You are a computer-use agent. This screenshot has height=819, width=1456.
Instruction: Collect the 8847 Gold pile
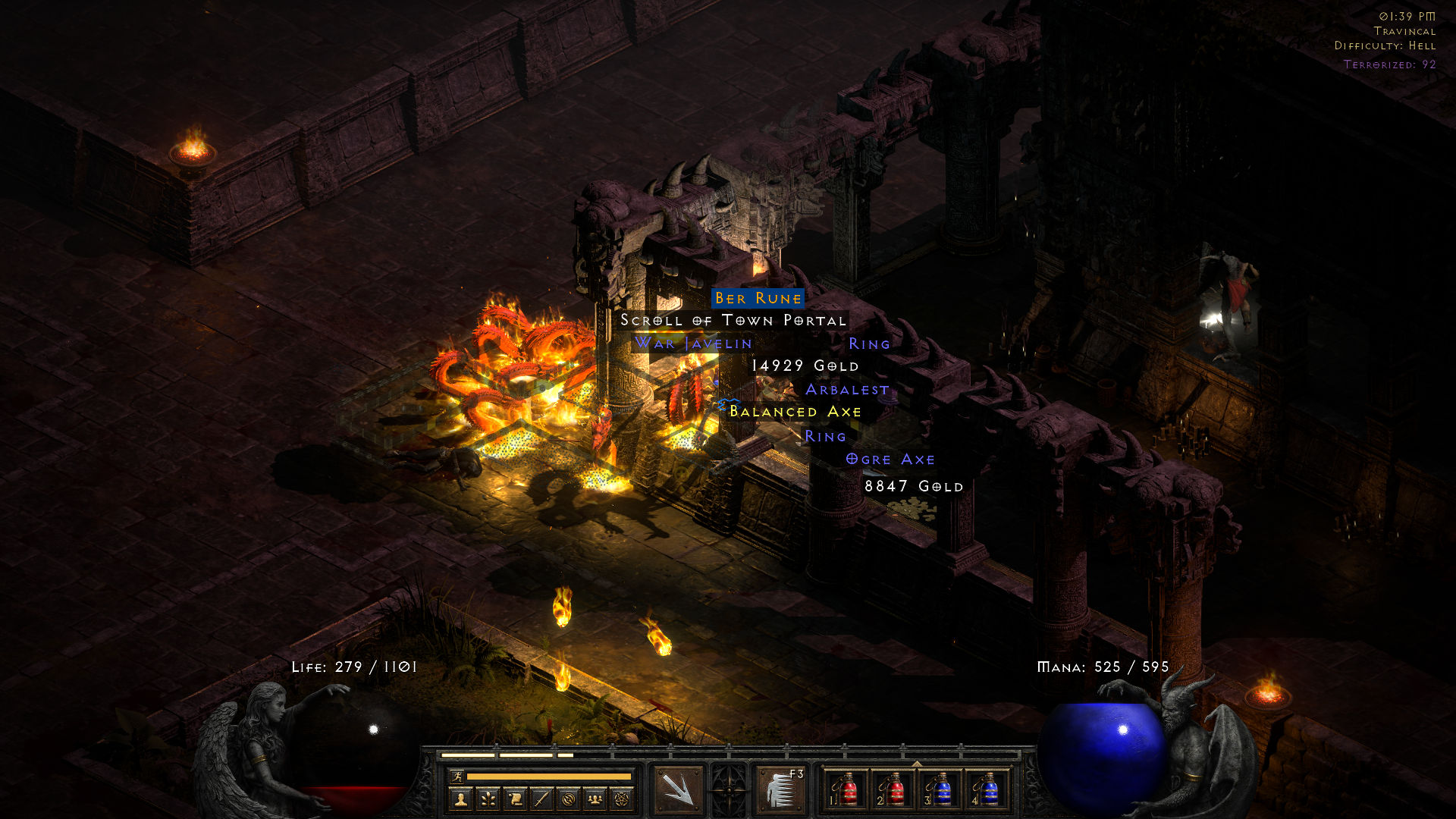pos(914,487)
